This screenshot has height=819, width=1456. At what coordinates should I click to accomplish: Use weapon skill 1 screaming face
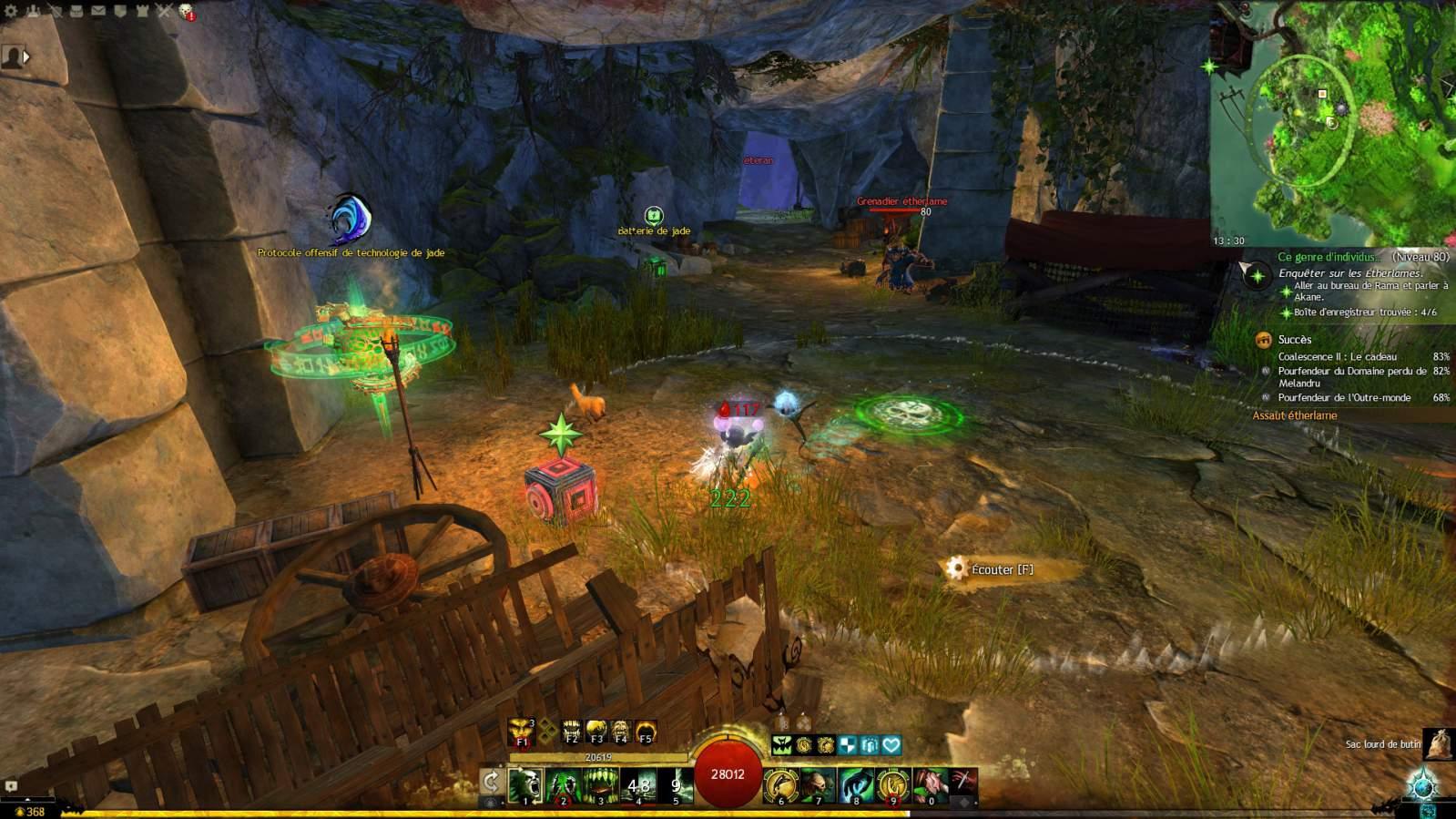[525, 785]
